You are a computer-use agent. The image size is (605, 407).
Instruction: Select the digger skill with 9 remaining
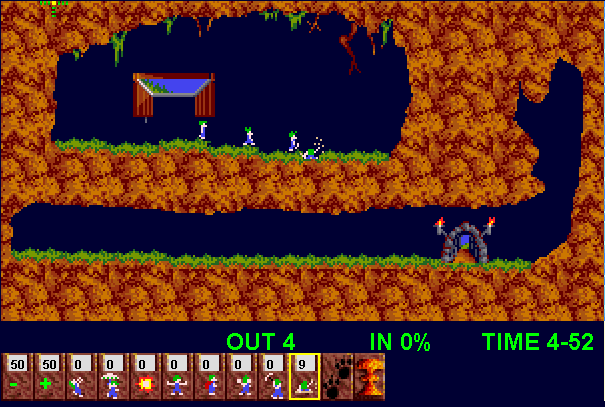pyautogui.click(x=305, y=377)
